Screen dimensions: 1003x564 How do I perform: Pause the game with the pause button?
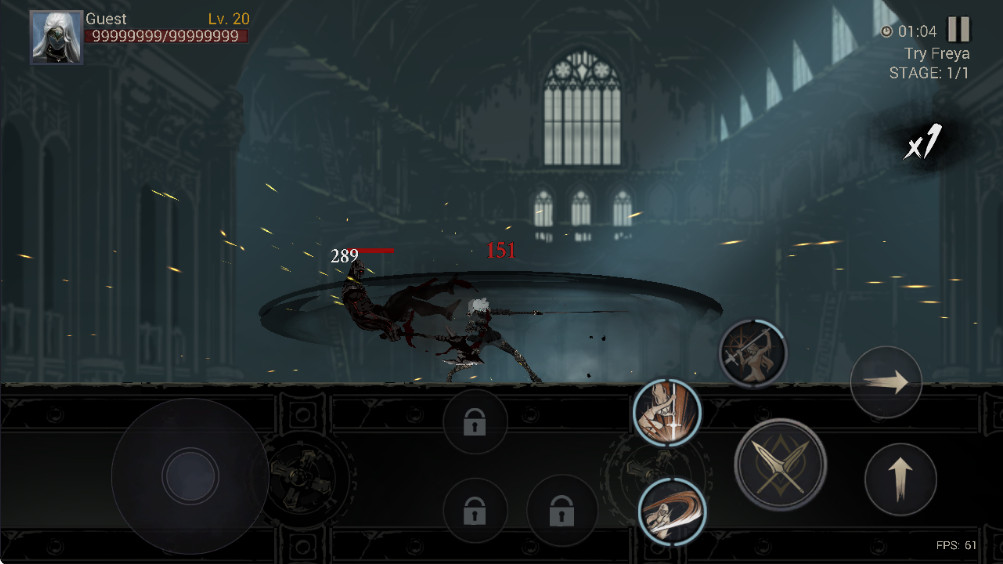pos(959,30)
